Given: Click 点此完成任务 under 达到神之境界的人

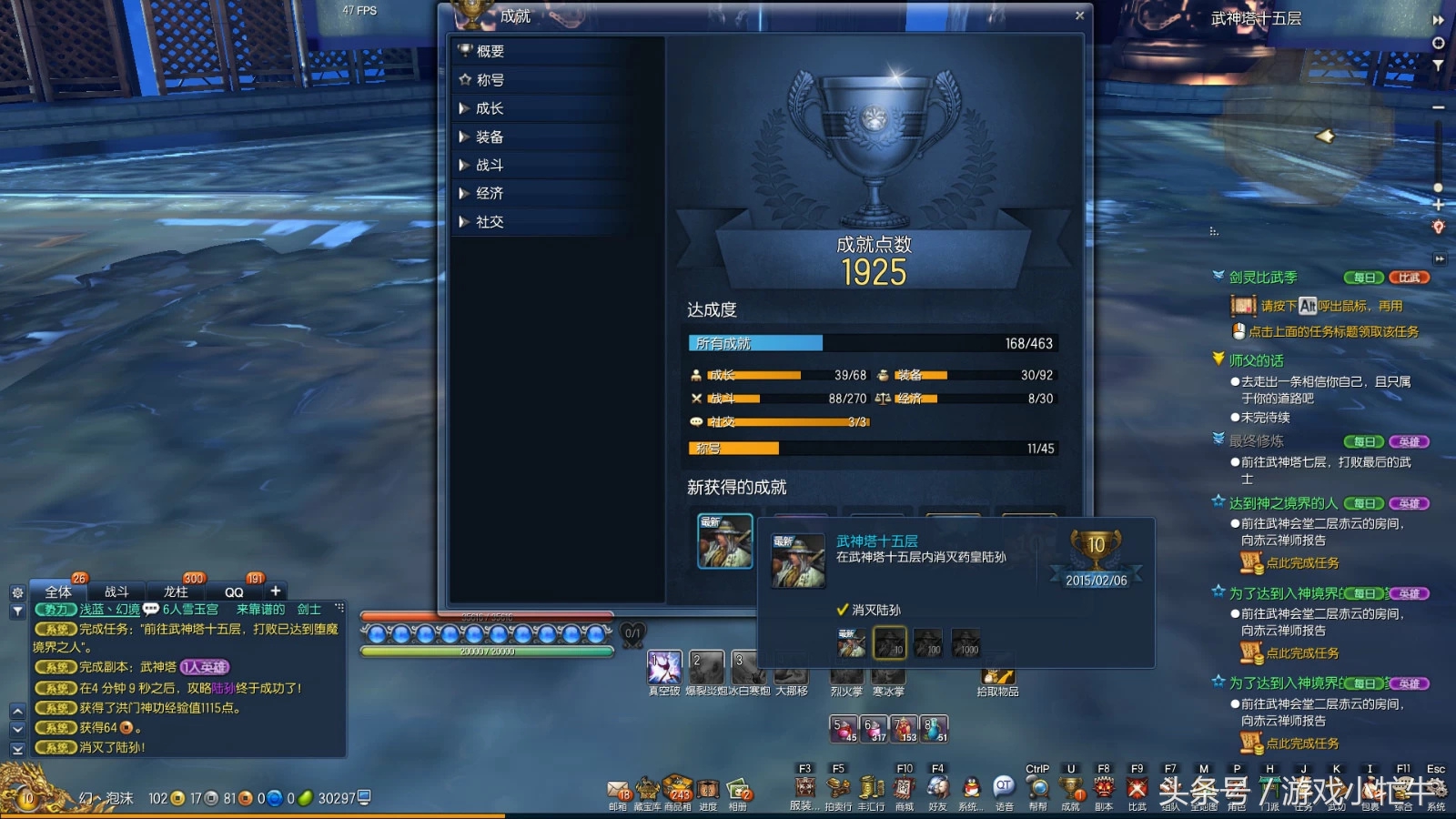Looking at the screenshot, I should coord(1302,563).
